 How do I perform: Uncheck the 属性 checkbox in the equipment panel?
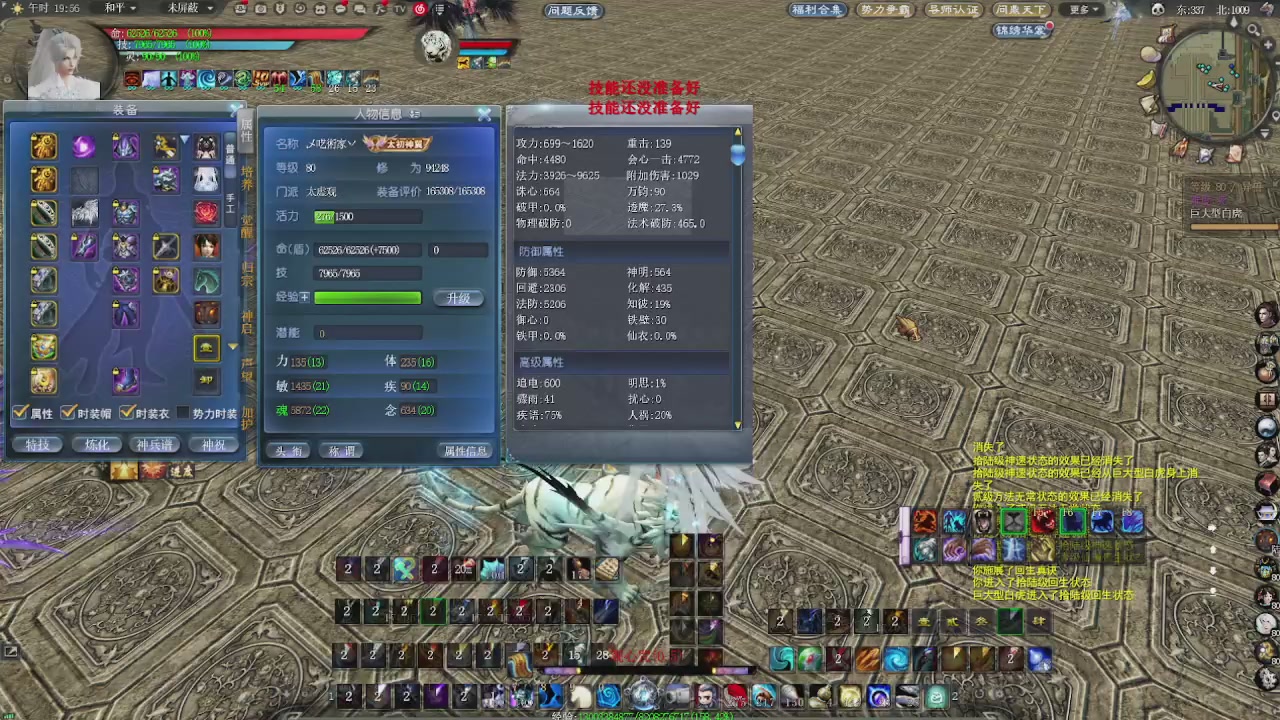[x=19, y=411]
